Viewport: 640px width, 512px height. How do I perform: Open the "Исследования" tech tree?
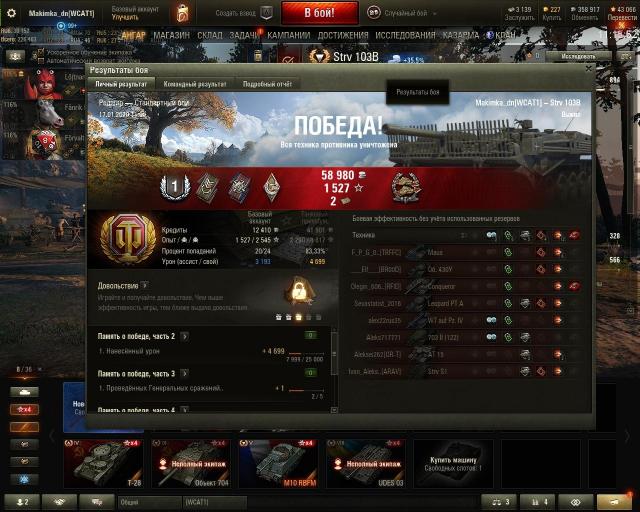(x=405, y=34)
